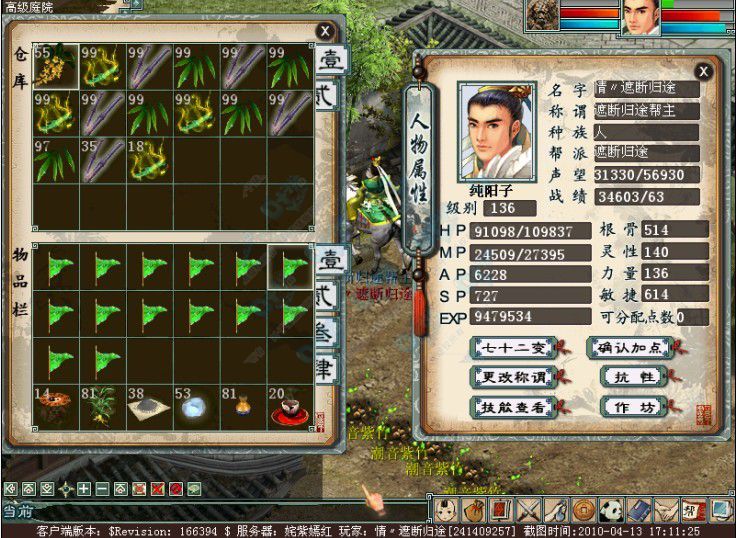Close the warehouse and inventory window
The height and width of the screenshot is (538, 736).
324,32
